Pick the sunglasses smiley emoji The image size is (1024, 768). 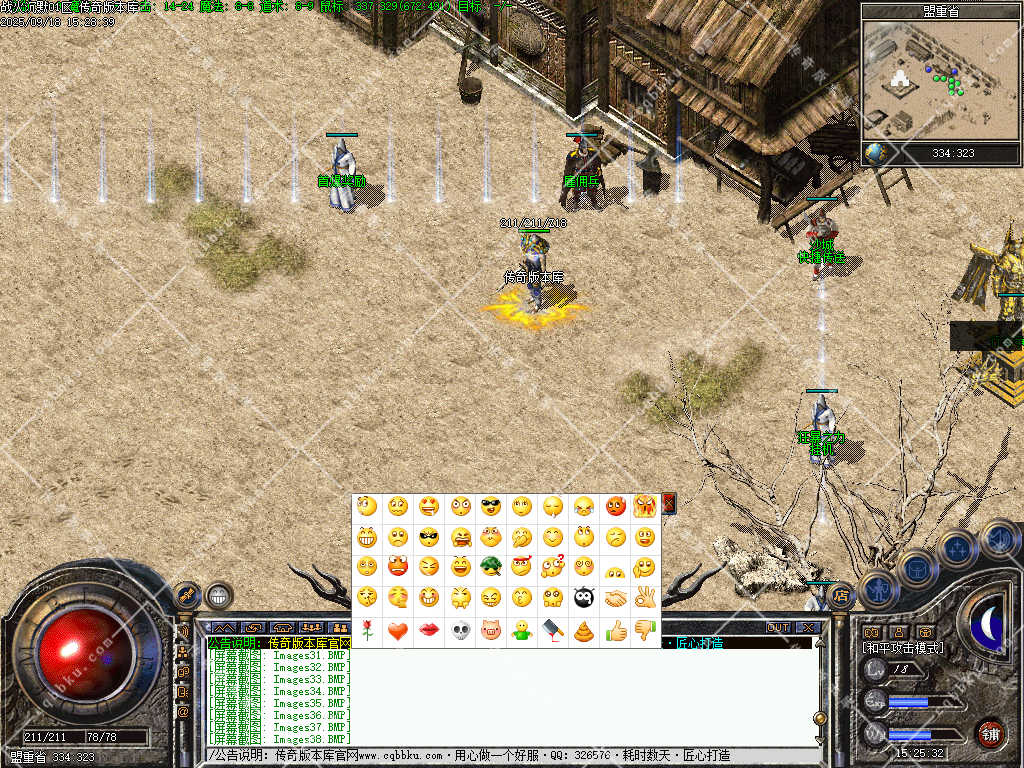[490, 506]
